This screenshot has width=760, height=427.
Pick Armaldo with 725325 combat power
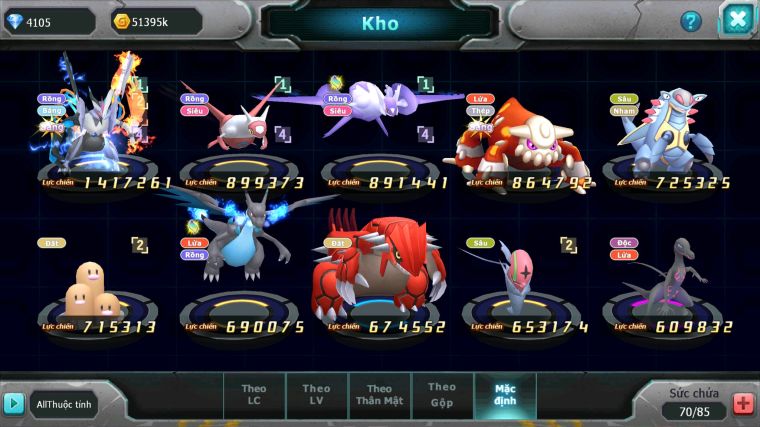point(665,130)
